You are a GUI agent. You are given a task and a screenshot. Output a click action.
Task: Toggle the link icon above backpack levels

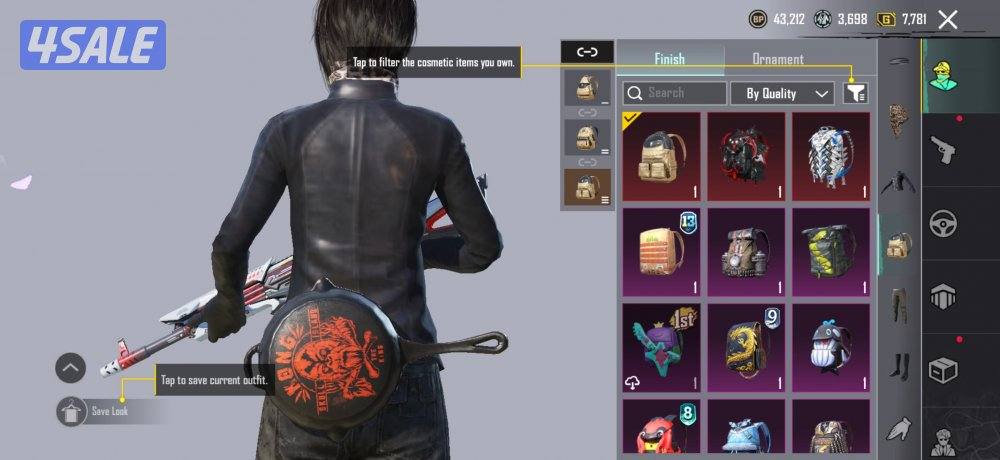[587, 52]
